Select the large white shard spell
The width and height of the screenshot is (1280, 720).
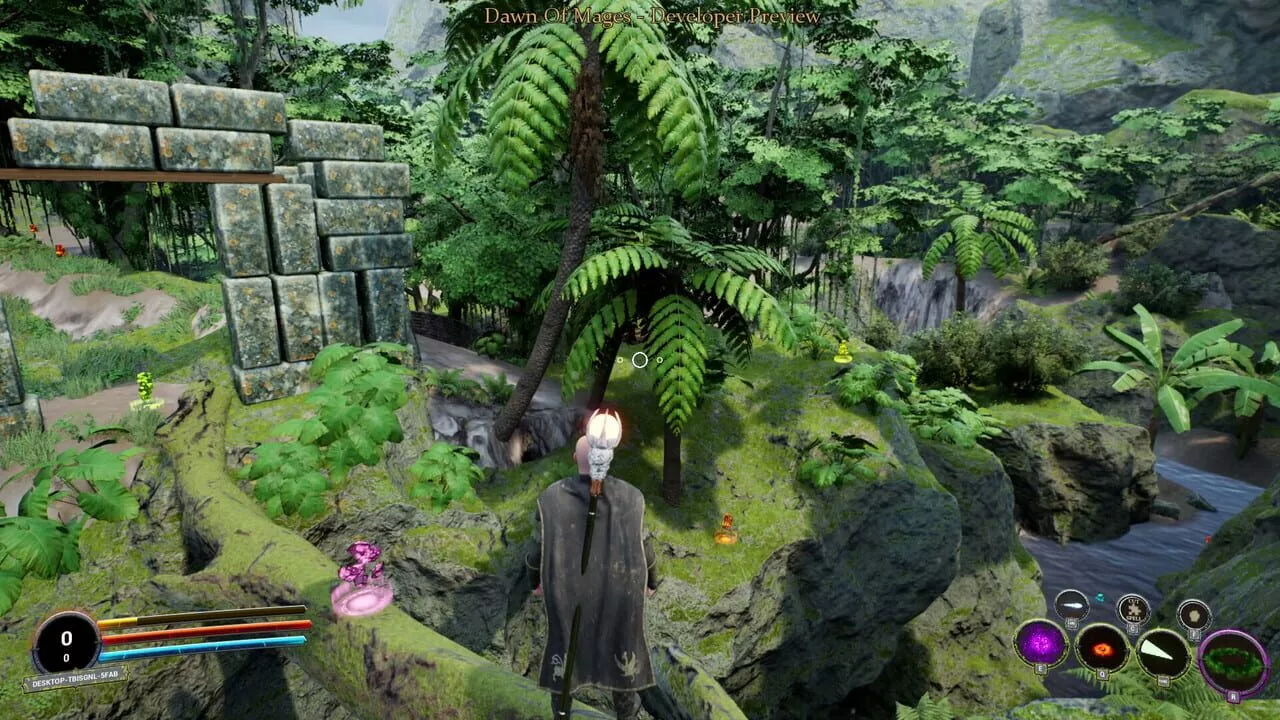click(x=1164, y=652)
